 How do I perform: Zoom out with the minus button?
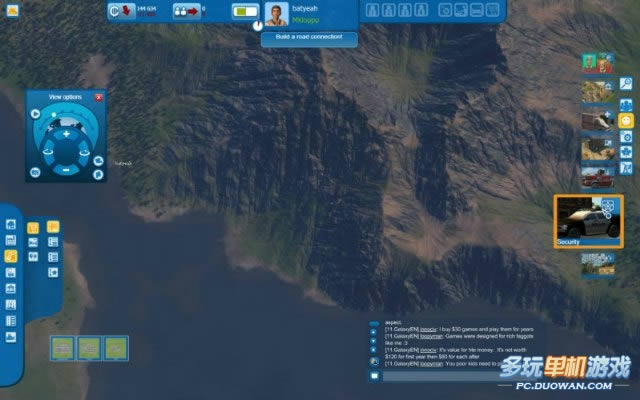[66, 169]
